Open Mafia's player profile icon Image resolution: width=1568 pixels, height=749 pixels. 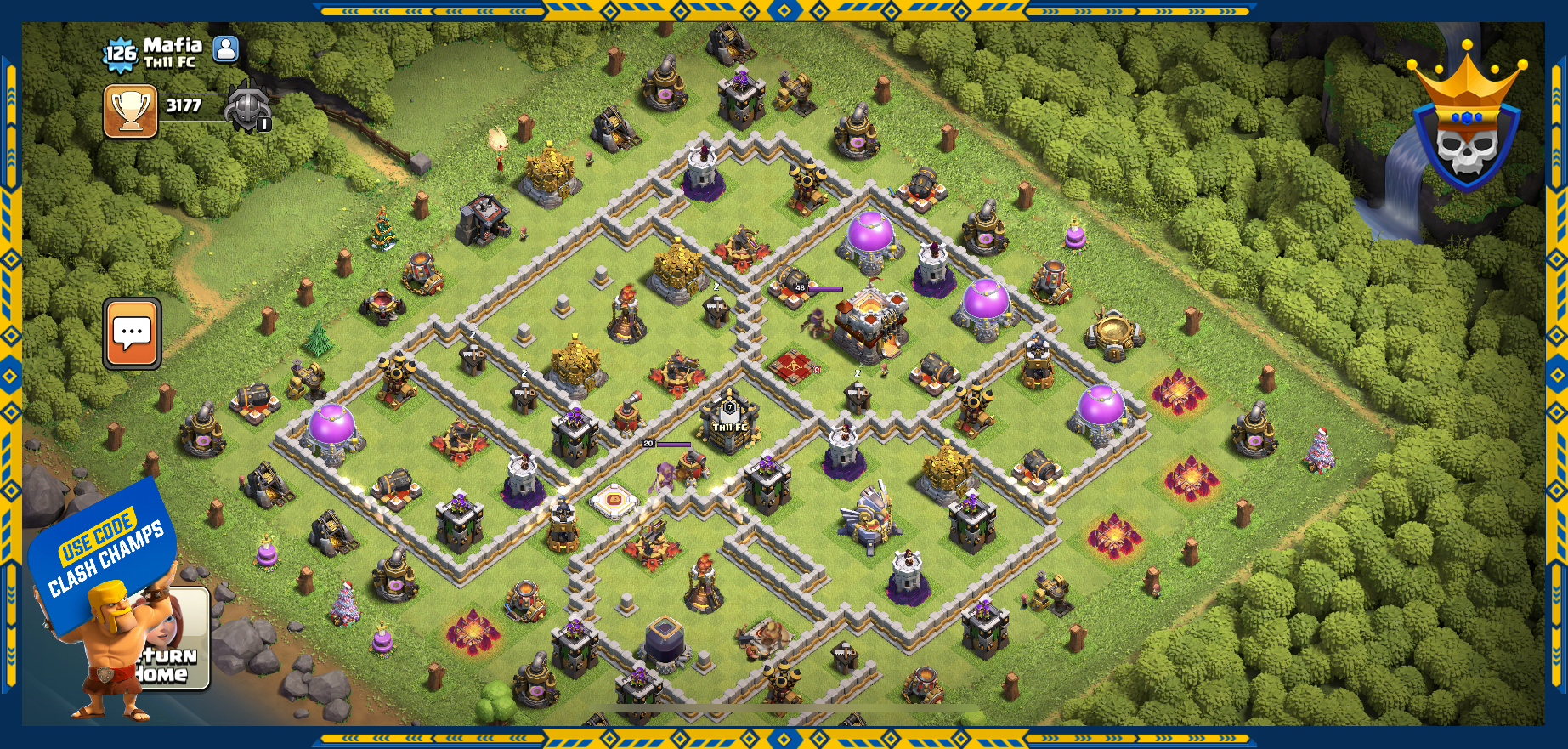pos(225,49)
